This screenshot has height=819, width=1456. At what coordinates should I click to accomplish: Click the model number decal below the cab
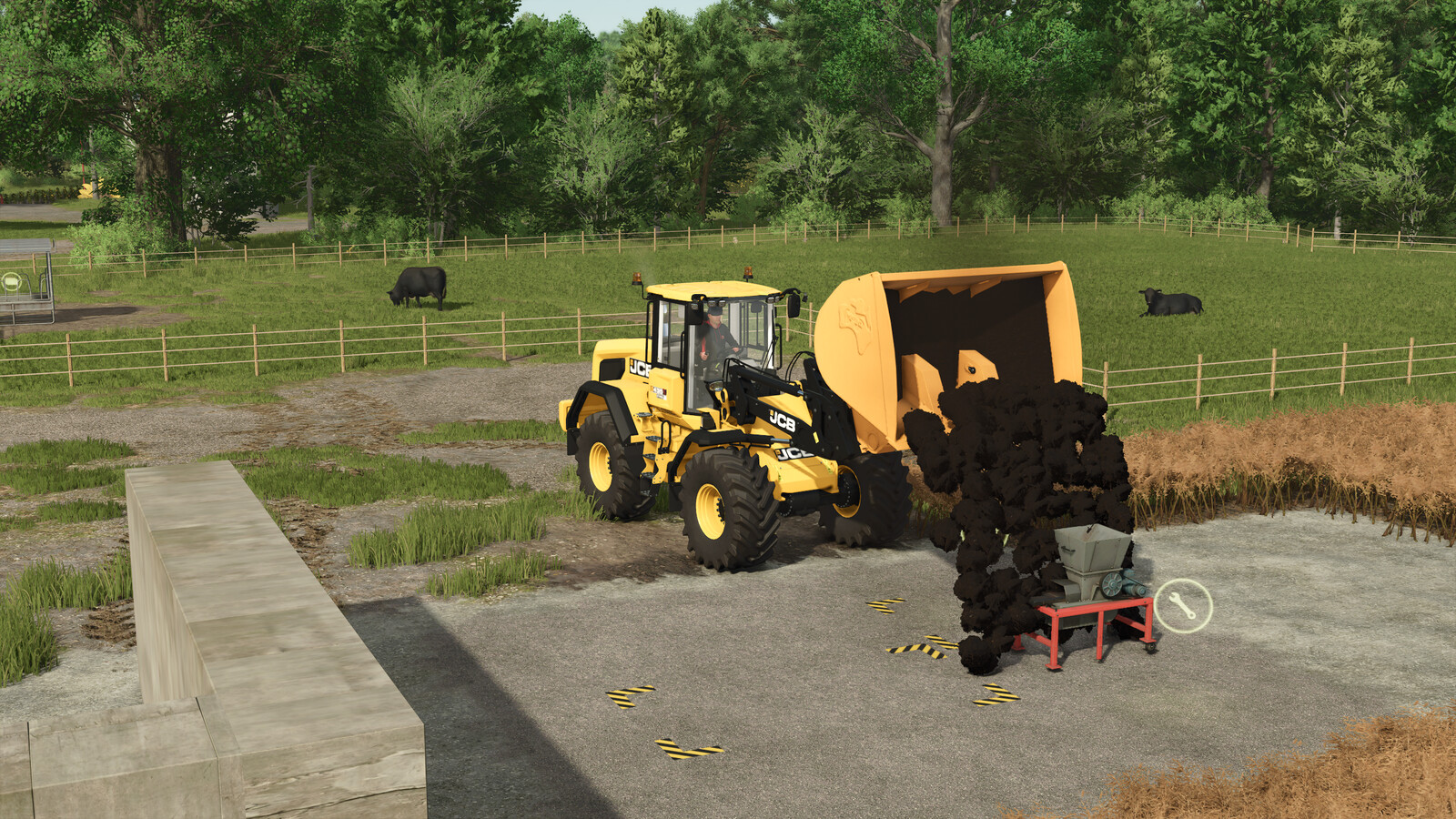[660, 391]
